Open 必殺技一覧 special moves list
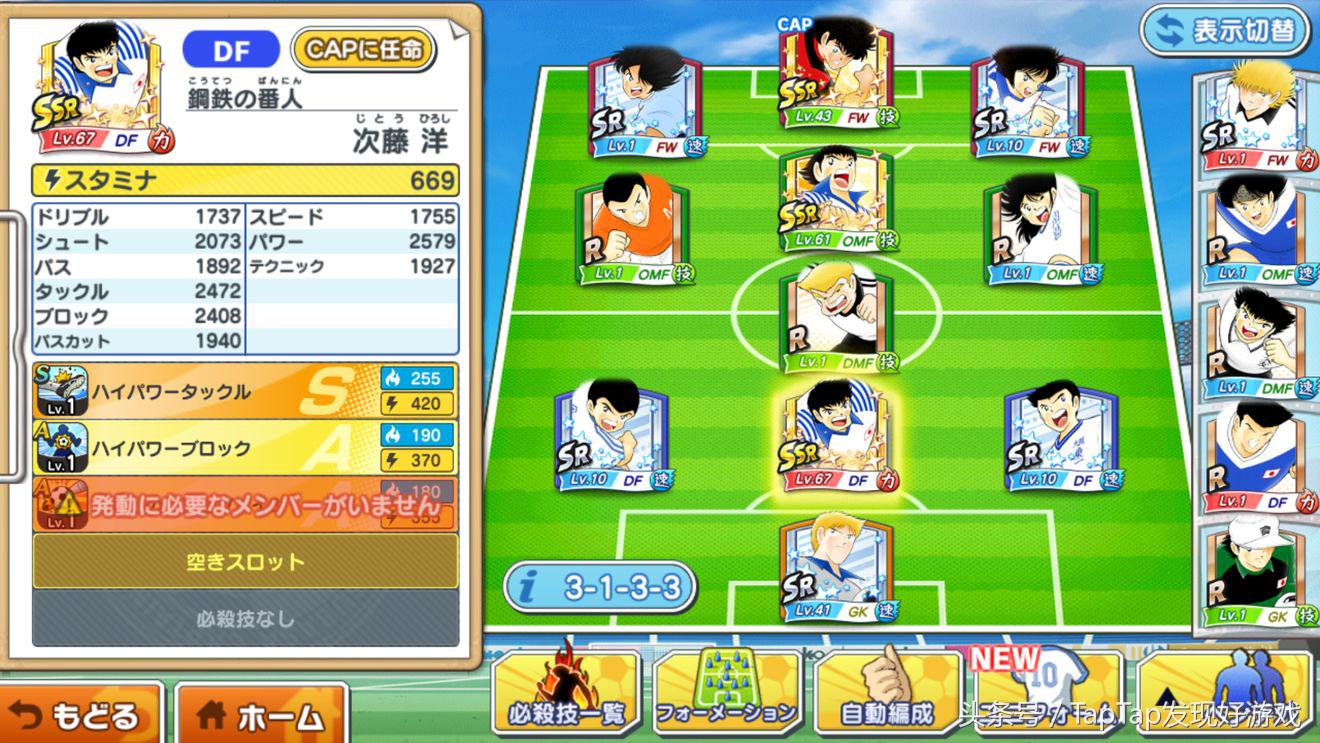 click(x=566, y=694)
